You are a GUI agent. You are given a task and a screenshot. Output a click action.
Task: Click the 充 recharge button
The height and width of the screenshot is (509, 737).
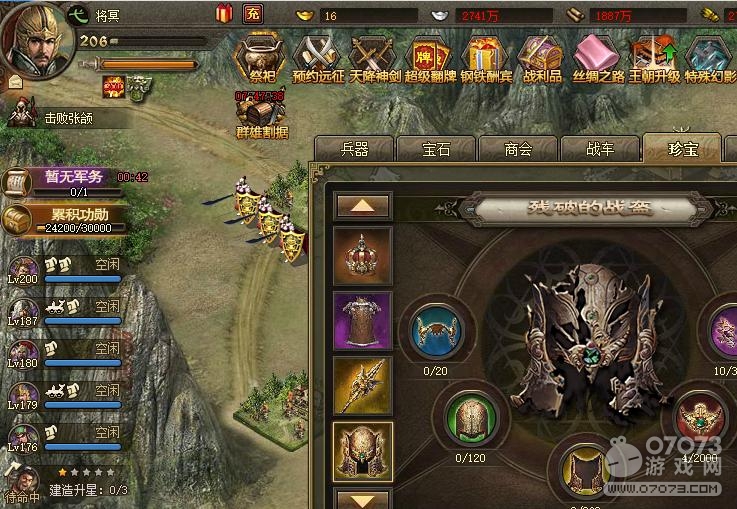(x=253, y=13)
